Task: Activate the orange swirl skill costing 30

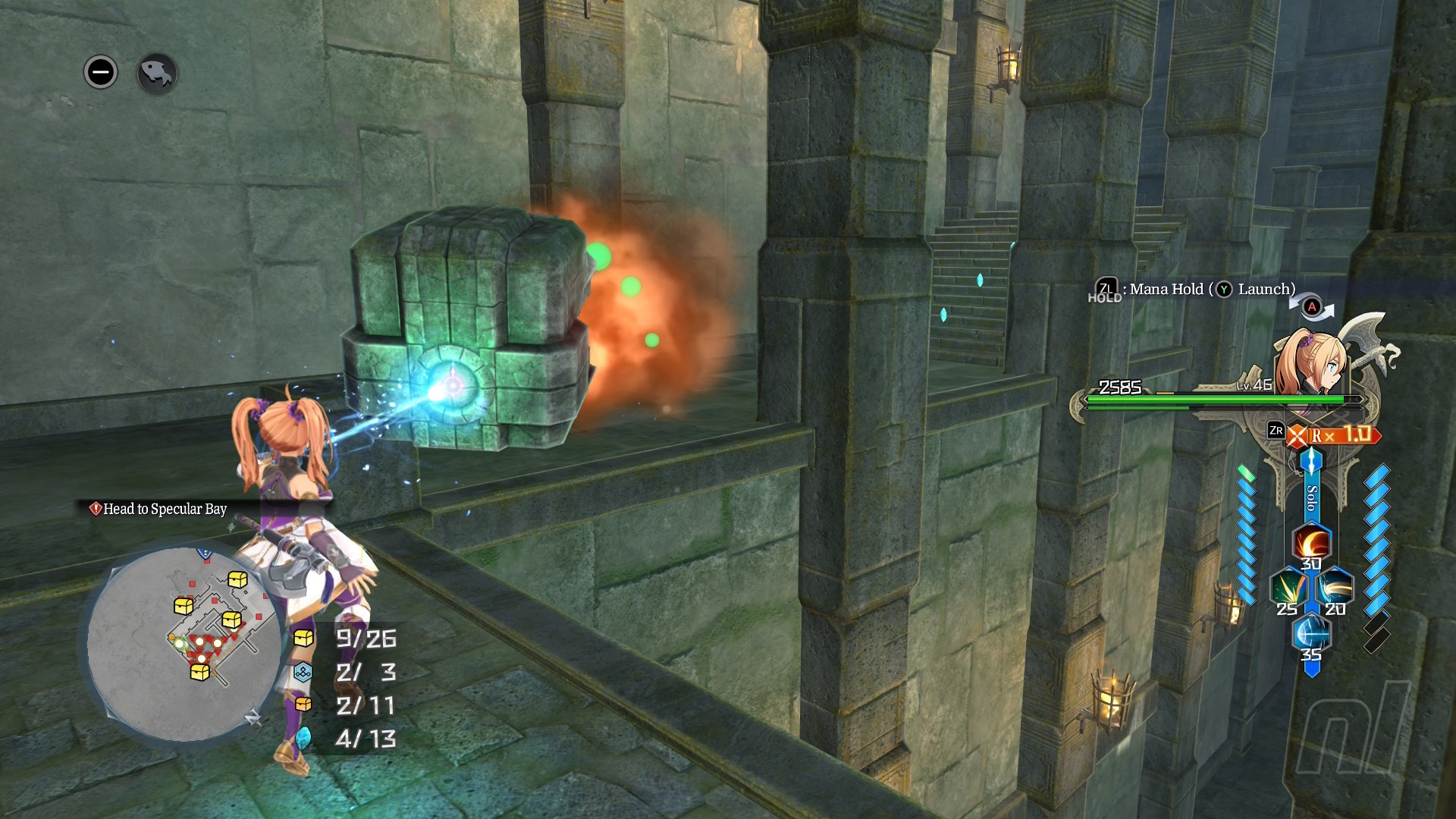Action: point(1311,543)
